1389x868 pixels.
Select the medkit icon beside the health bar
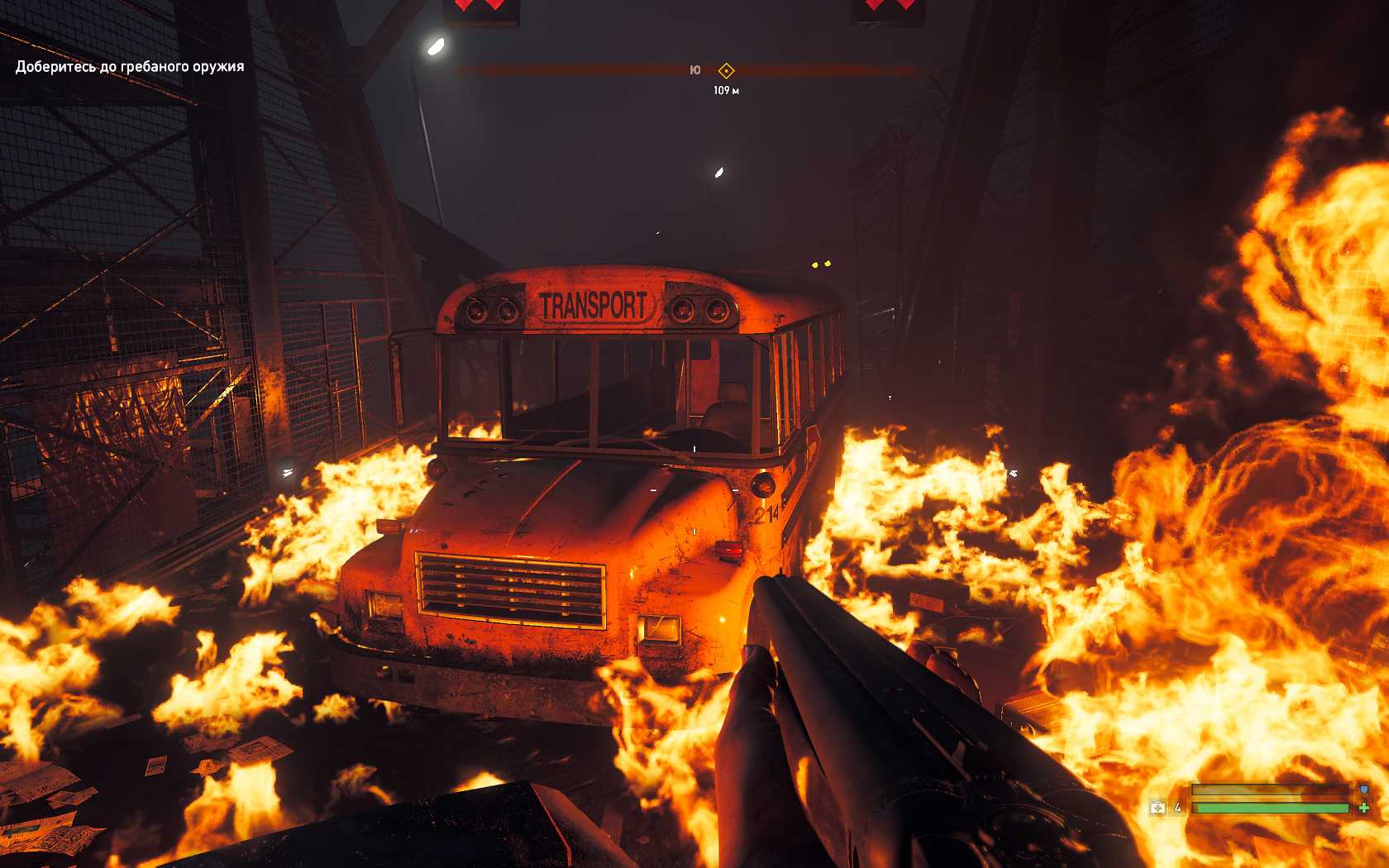[x=1157, y=808]
